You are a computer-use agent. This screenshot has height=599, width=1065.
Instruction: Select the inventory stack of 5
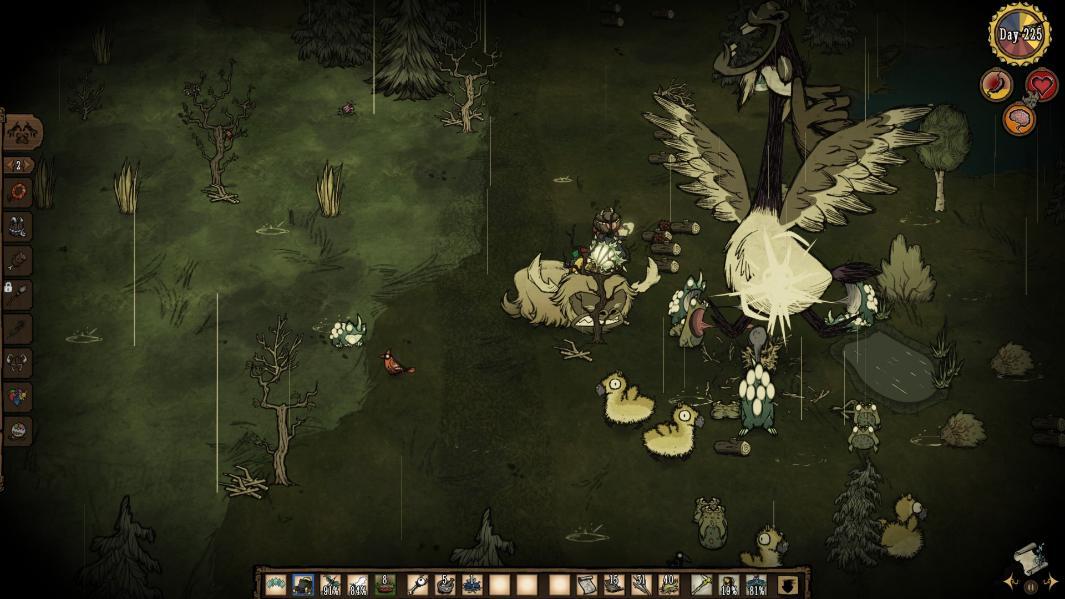[445, 585]
